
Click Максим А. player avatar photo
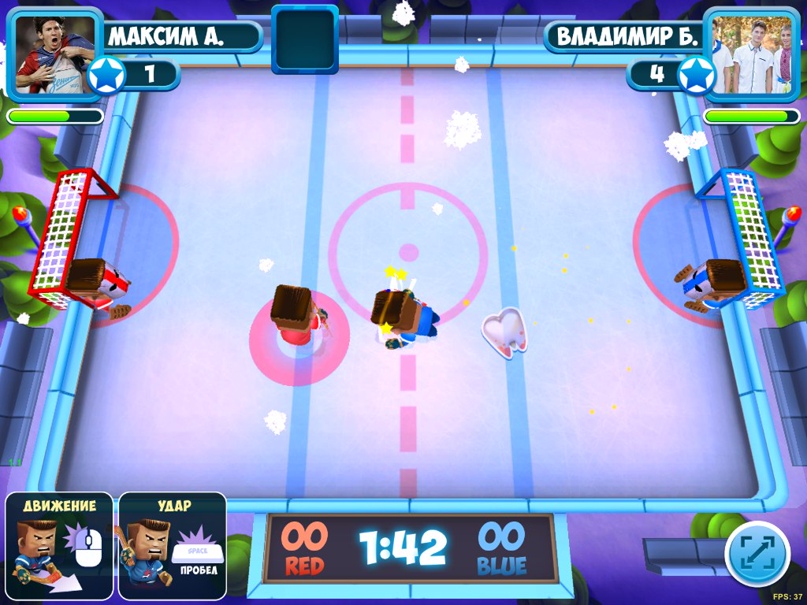click(55, 52)
